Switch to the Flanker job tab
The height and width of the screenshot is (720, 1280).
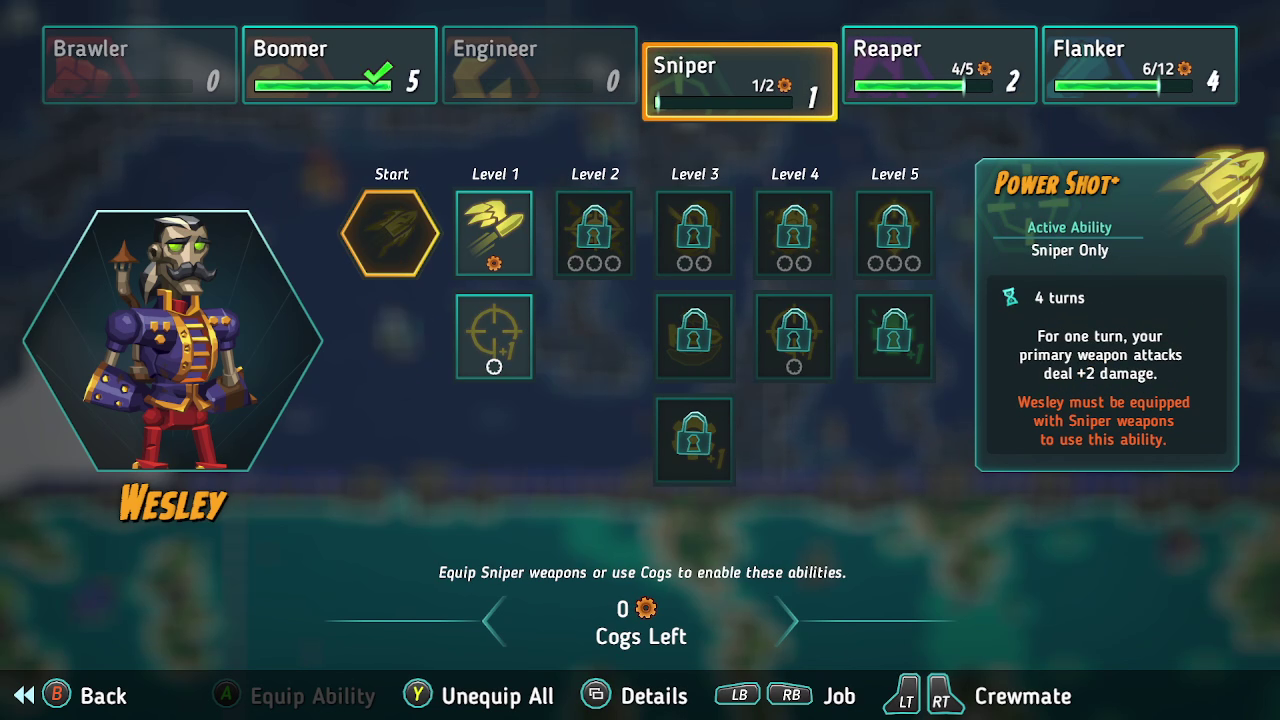[1138, 64]
